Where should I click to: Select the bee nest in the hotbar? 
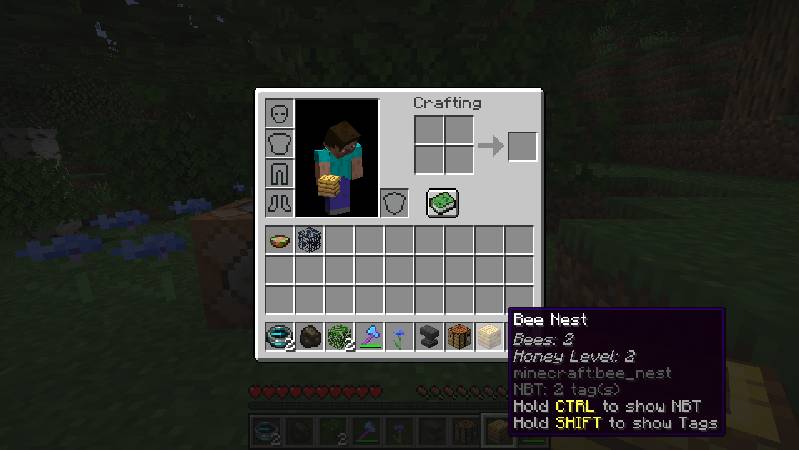click(490, 336)
